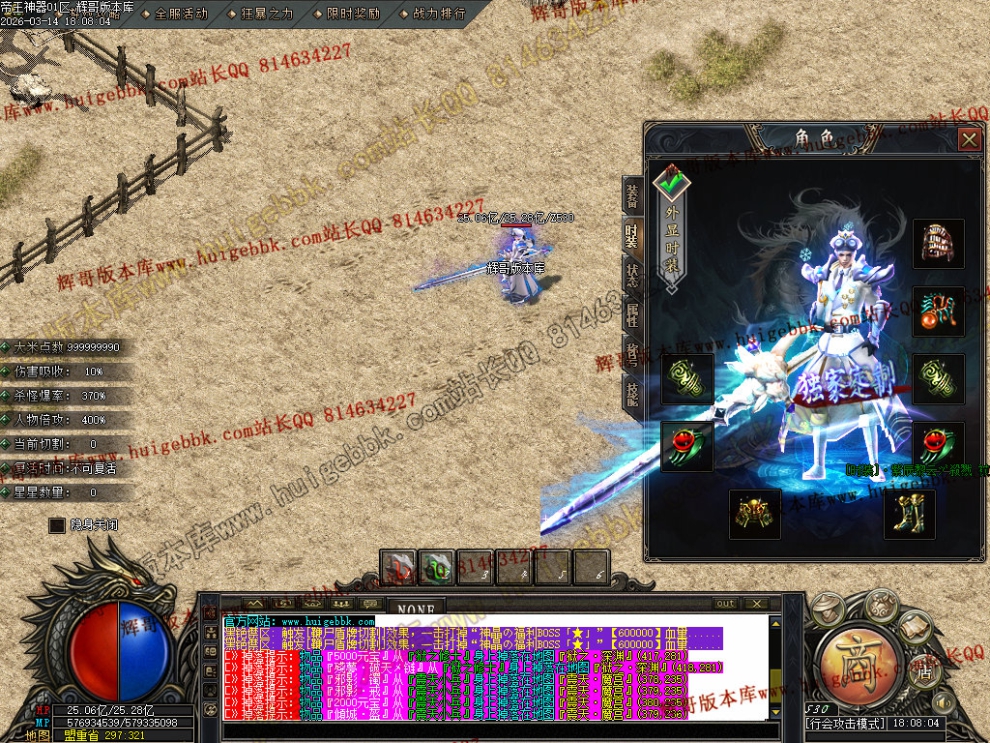Viewport: 990px width, 743px height.
Task: Click the 地图 map button
Action: click(x=38, y=735)
